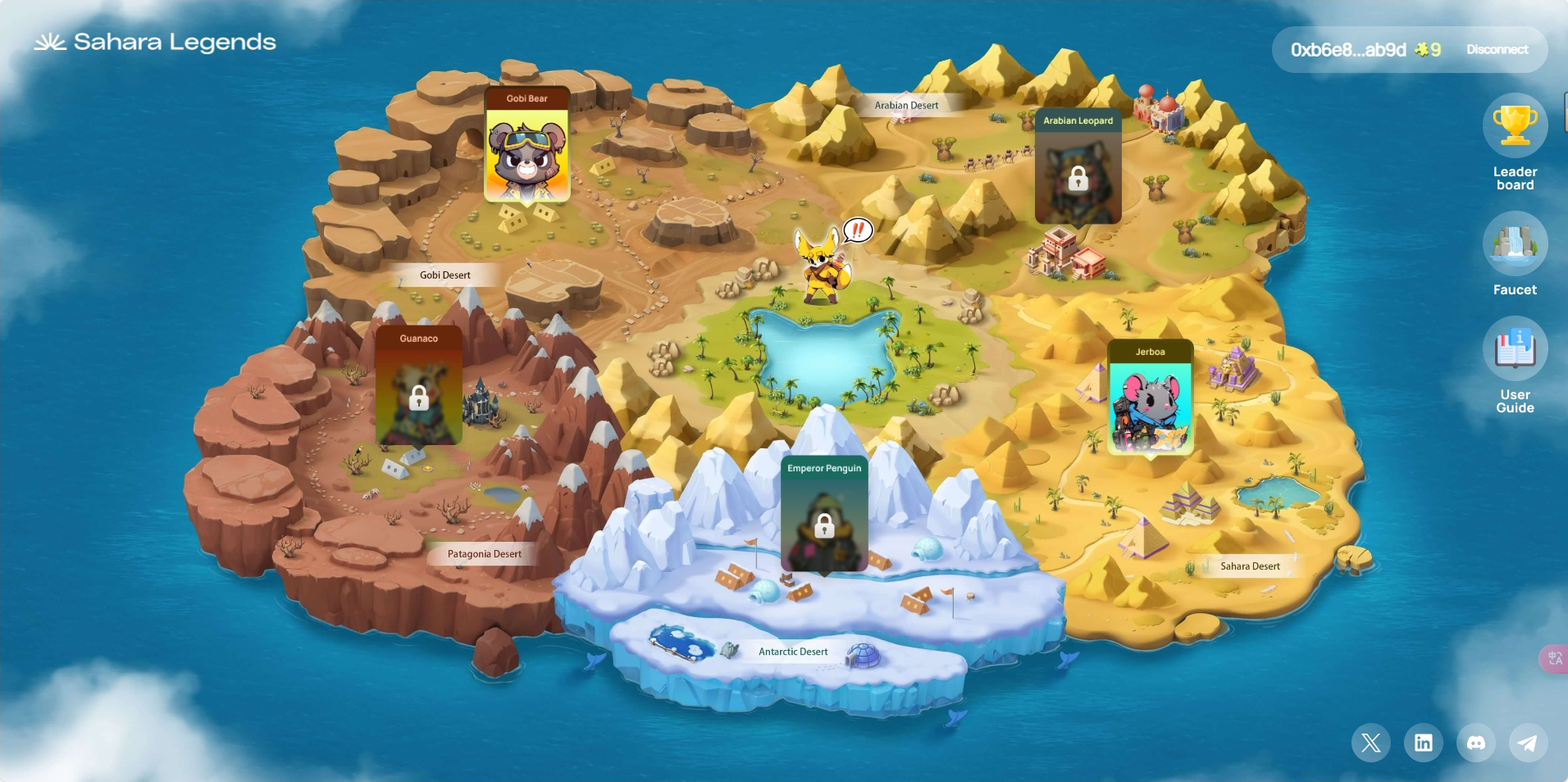Choose the locked Guanaco card

click(x=418, y=388)
